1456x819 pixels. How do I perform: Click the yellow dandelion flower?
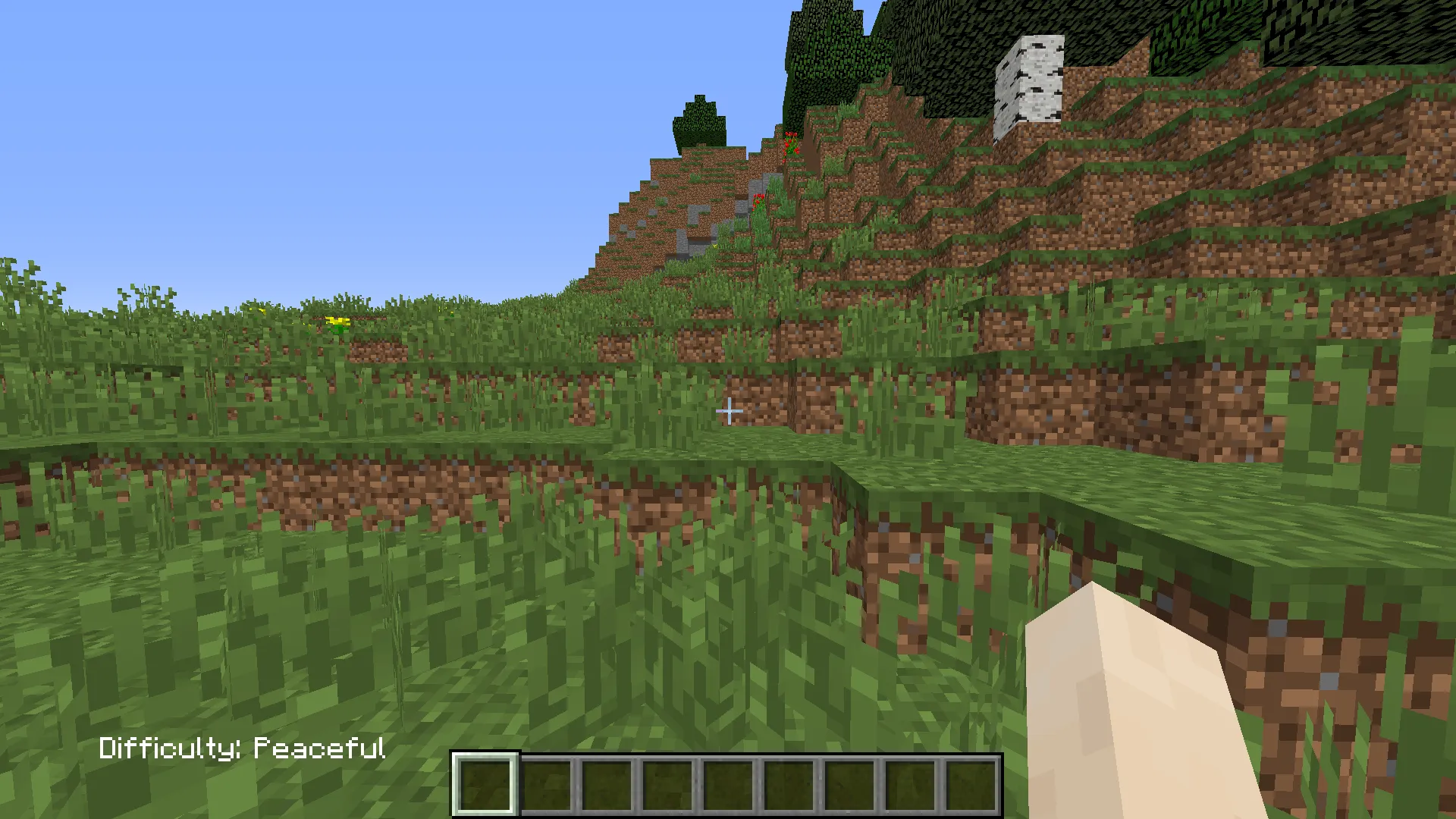pyautogui.click(x=337, y=319)
